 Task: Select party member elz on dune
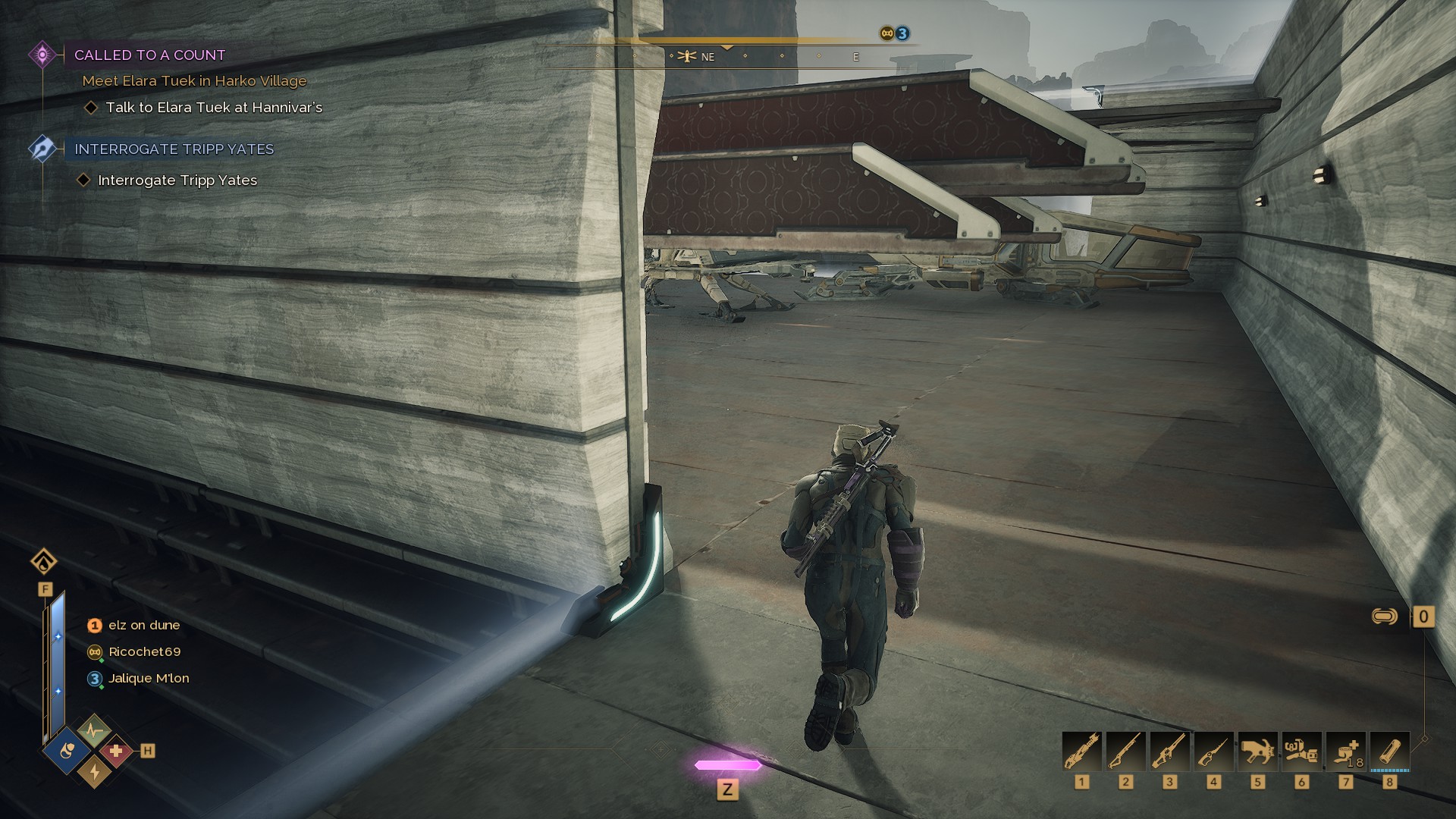[x=143, y=626]
